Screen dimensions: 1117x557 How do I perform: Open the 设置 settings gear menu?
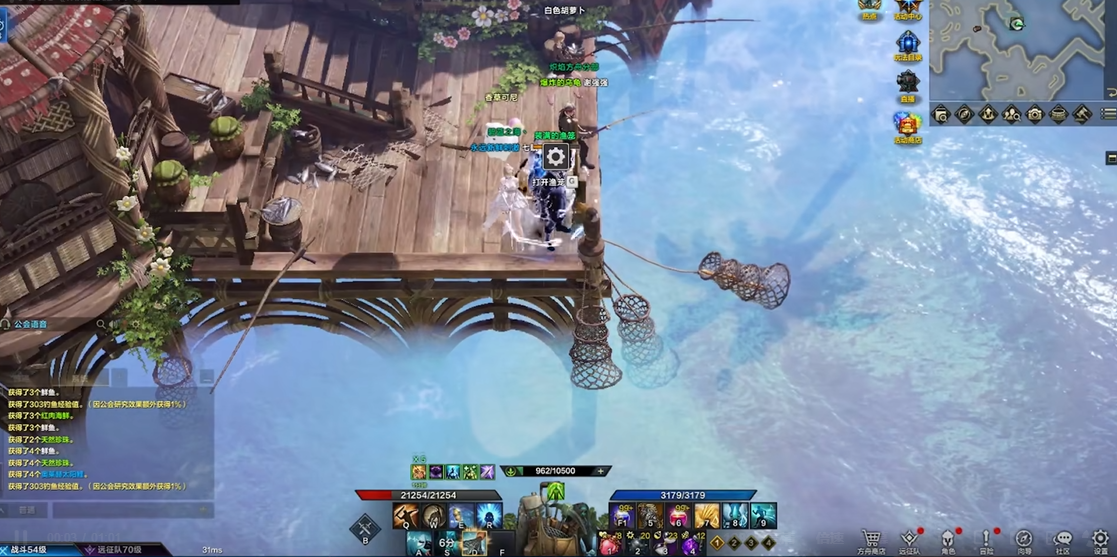(x=1100, y=540)
